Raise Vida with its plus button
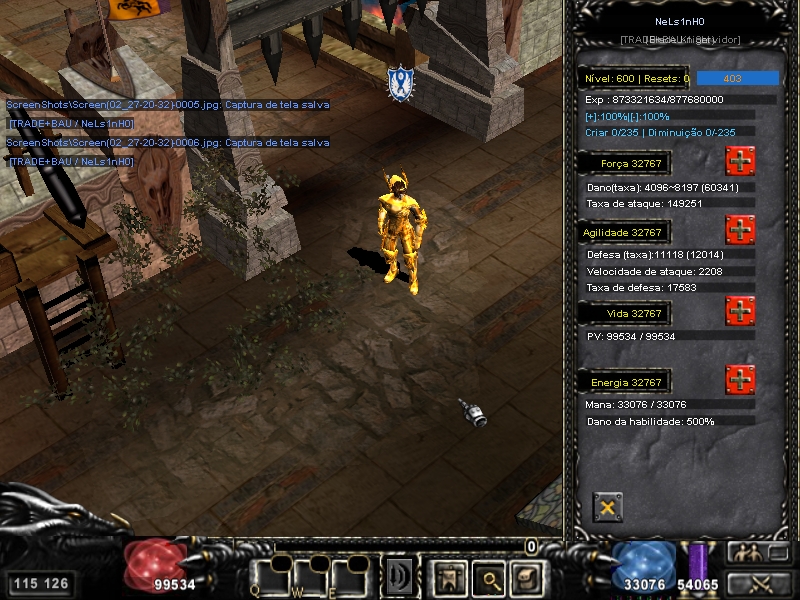Image resolution: width=800 pixels, height=600 pixels. (x=740, y=311)
